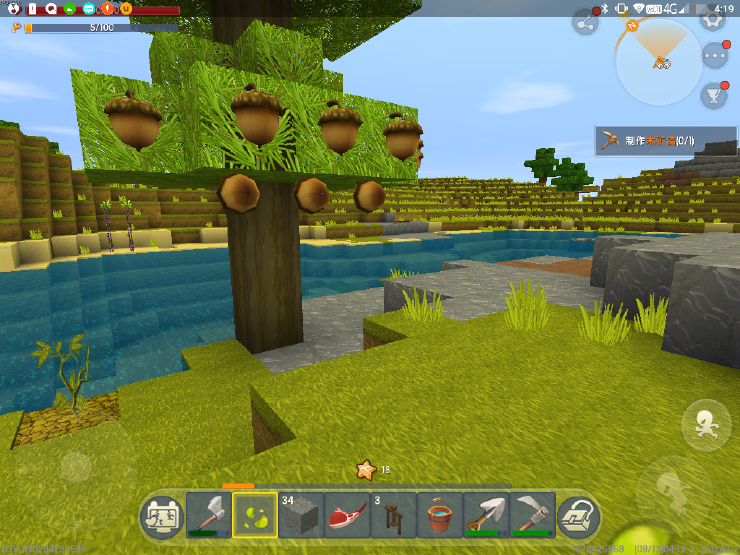Screen dimensions: 740x555
Task: Open the three-dots more options button
Action: click(x=716, y=56)
